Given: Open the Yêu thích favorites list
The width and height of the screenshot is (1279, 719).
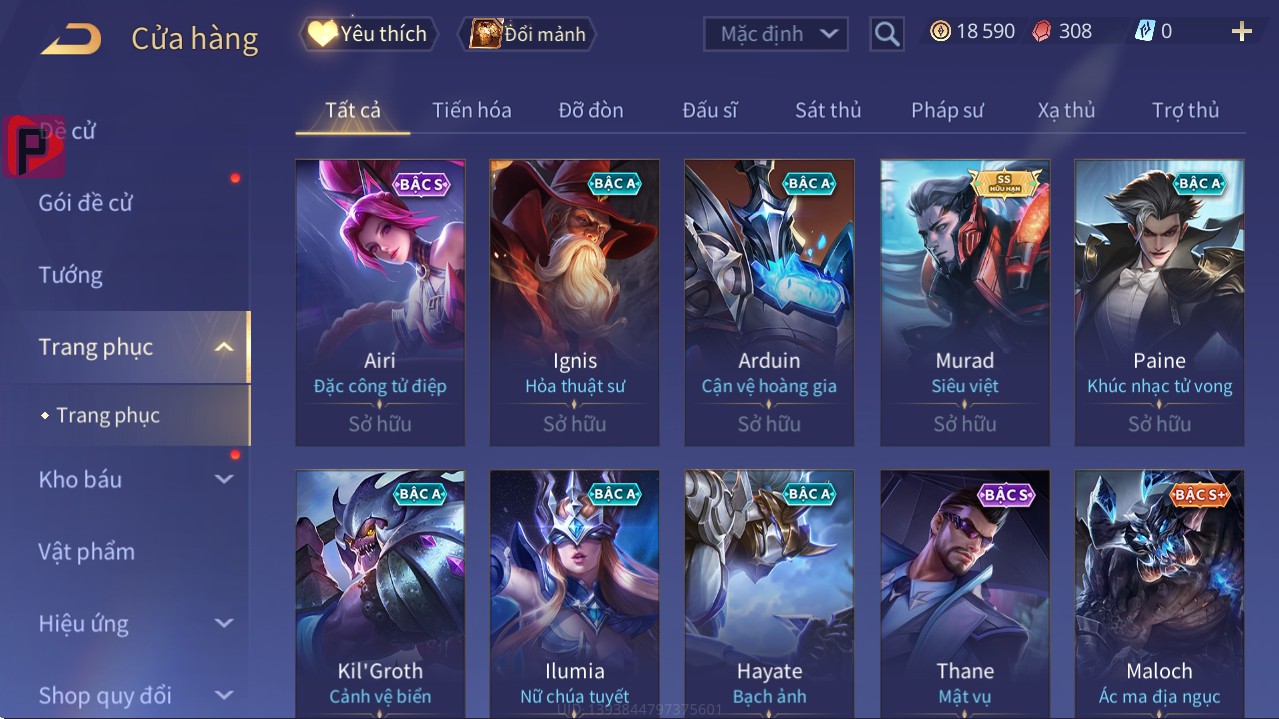Looking at the screenshot, I should click(368, 34).
